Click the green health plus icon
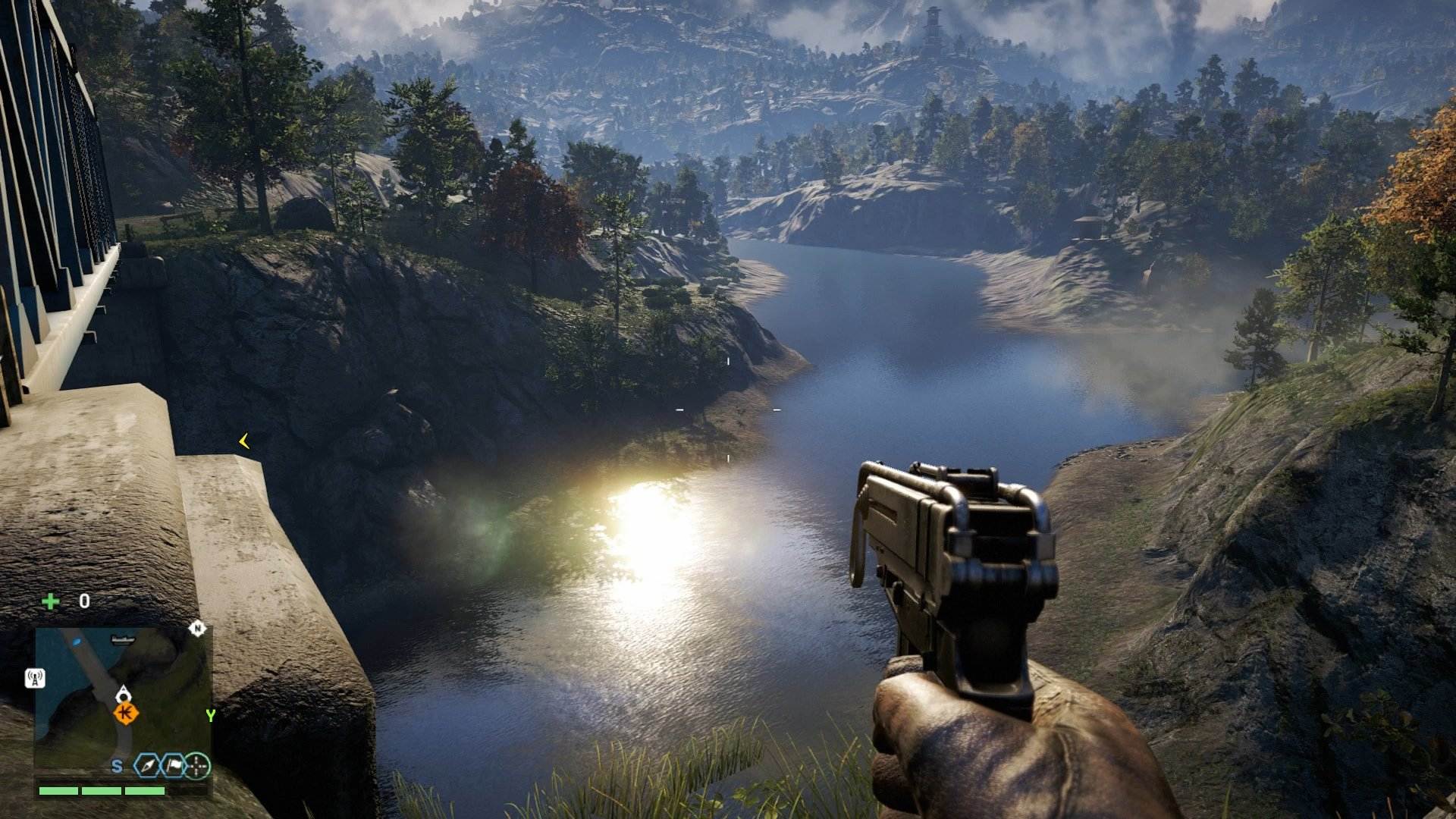1456x819 pixels. (x=51, y=601)
